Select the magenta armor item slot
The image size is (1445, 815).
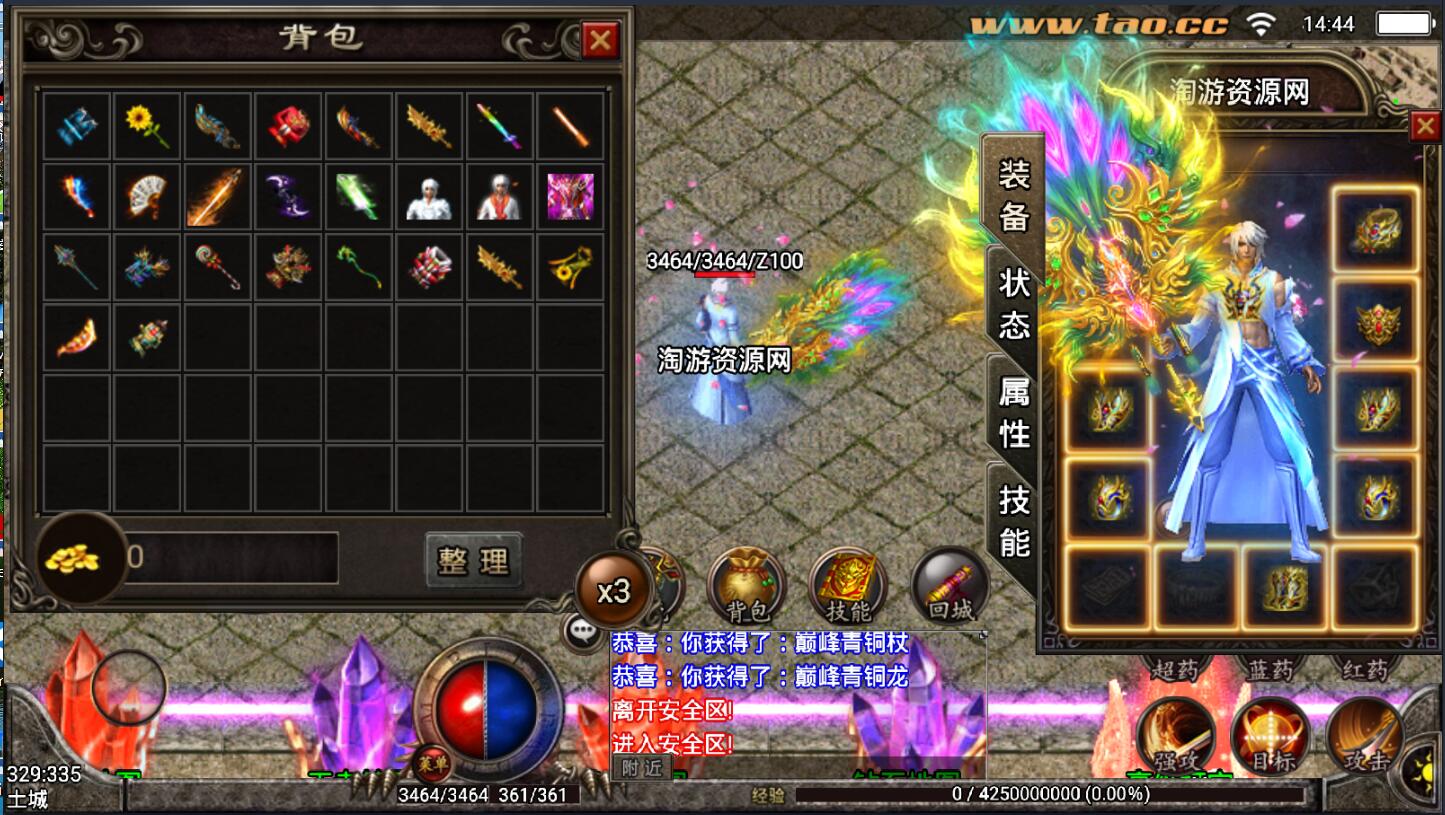pos(570,196)
